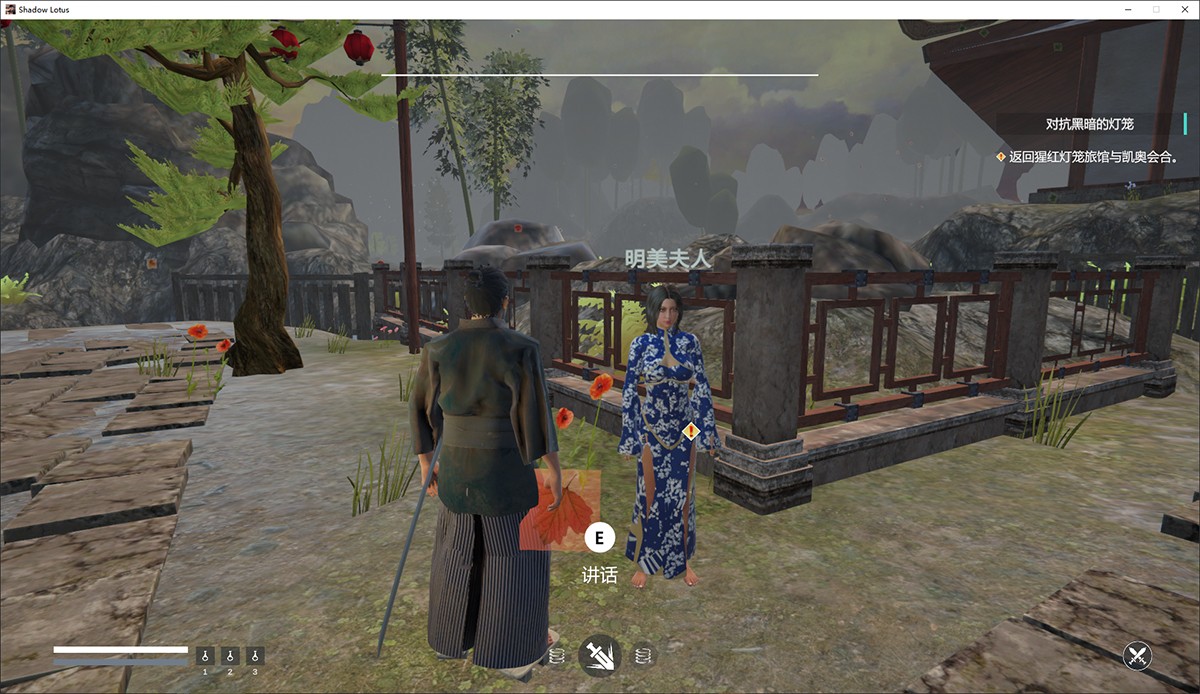Open the 对抗黑暗的灯笼 quest tracker title

(1090, 124)
